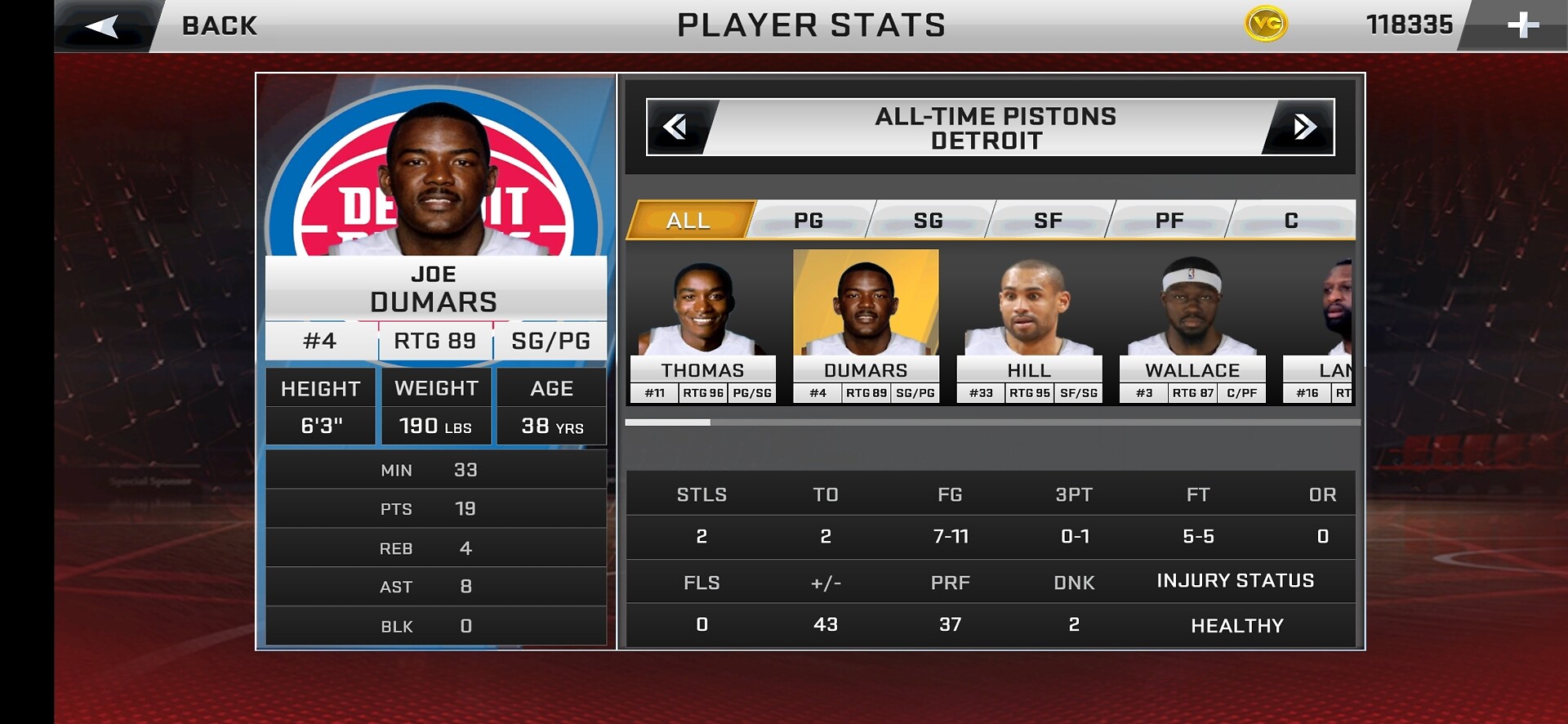
Task: Pick the Dumars player card
Action: coord(866,327)
